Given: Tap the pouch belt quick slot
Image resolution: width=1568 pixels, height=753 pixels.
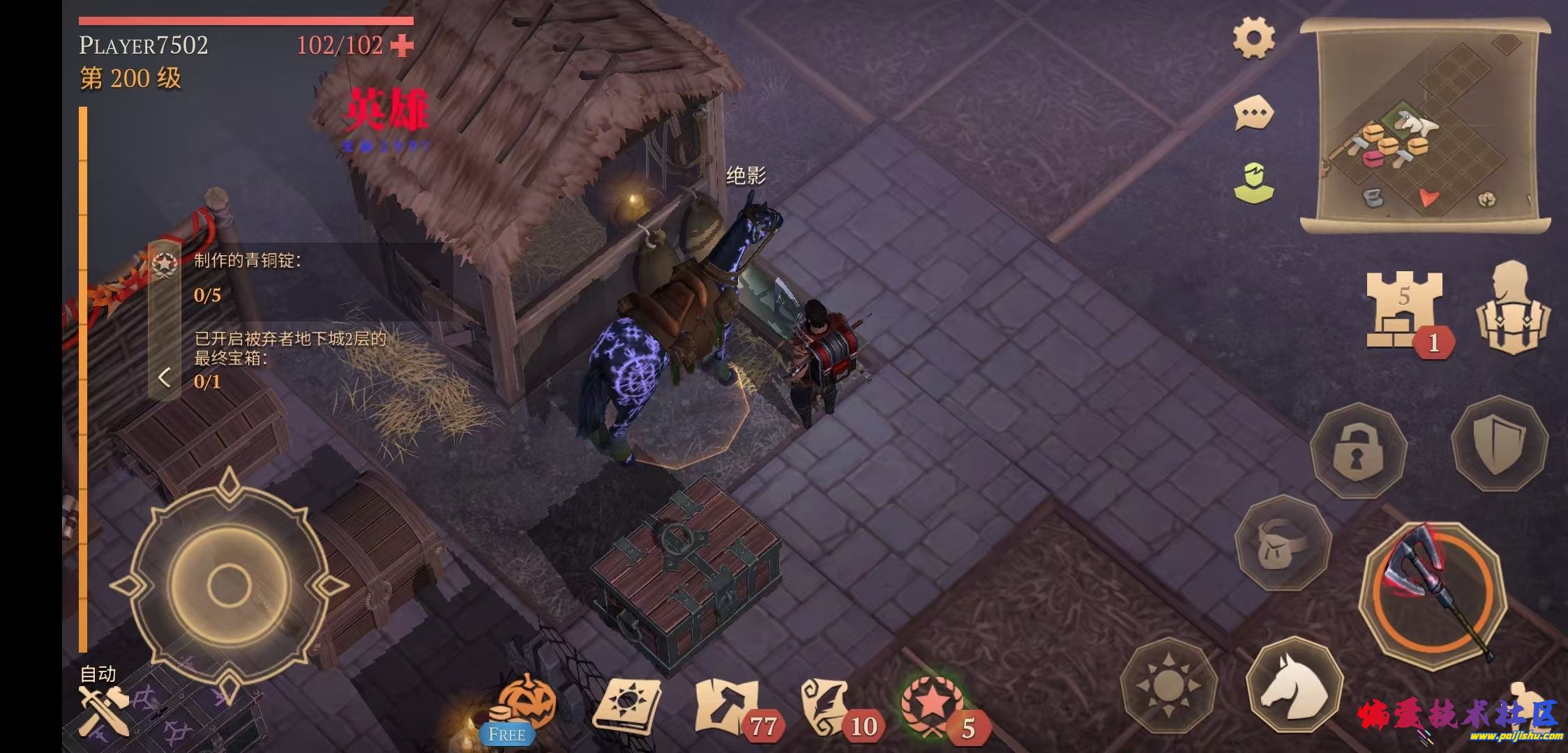Looking at the screenshot, I should 1282,543.
